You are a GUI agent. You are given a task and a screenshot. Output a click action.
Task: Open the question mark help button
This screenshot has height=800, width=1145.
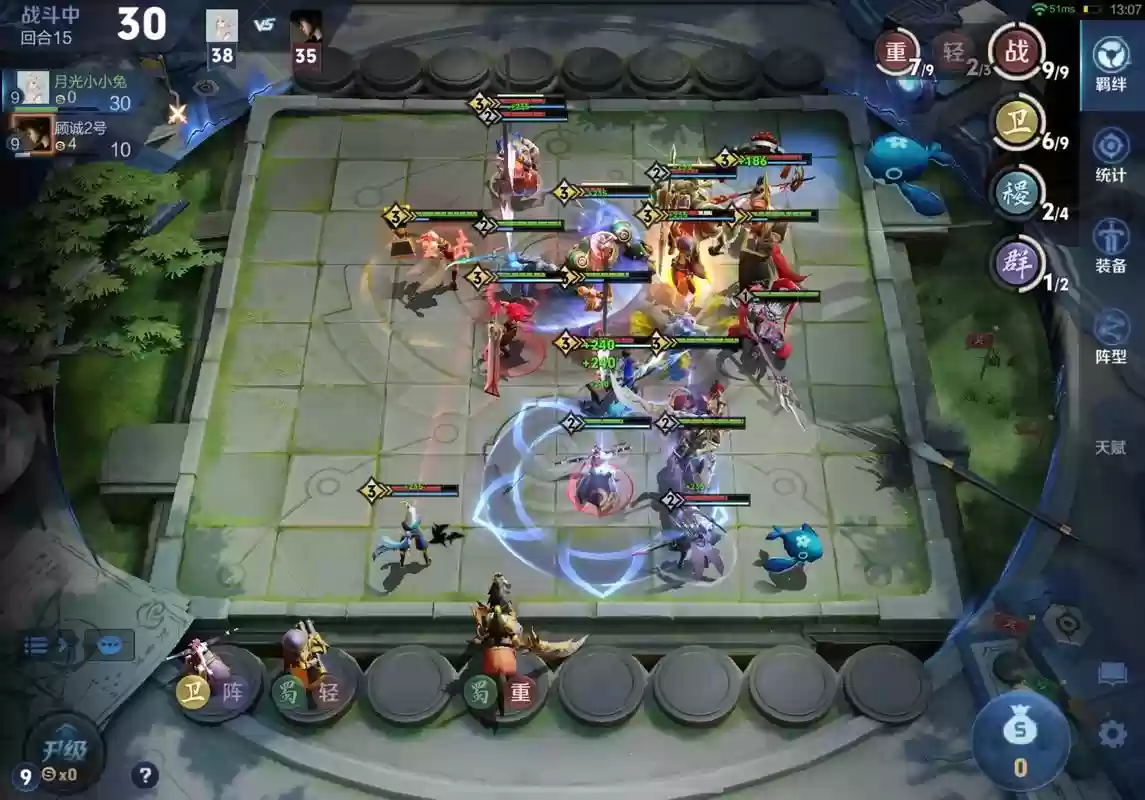(145, 775)
